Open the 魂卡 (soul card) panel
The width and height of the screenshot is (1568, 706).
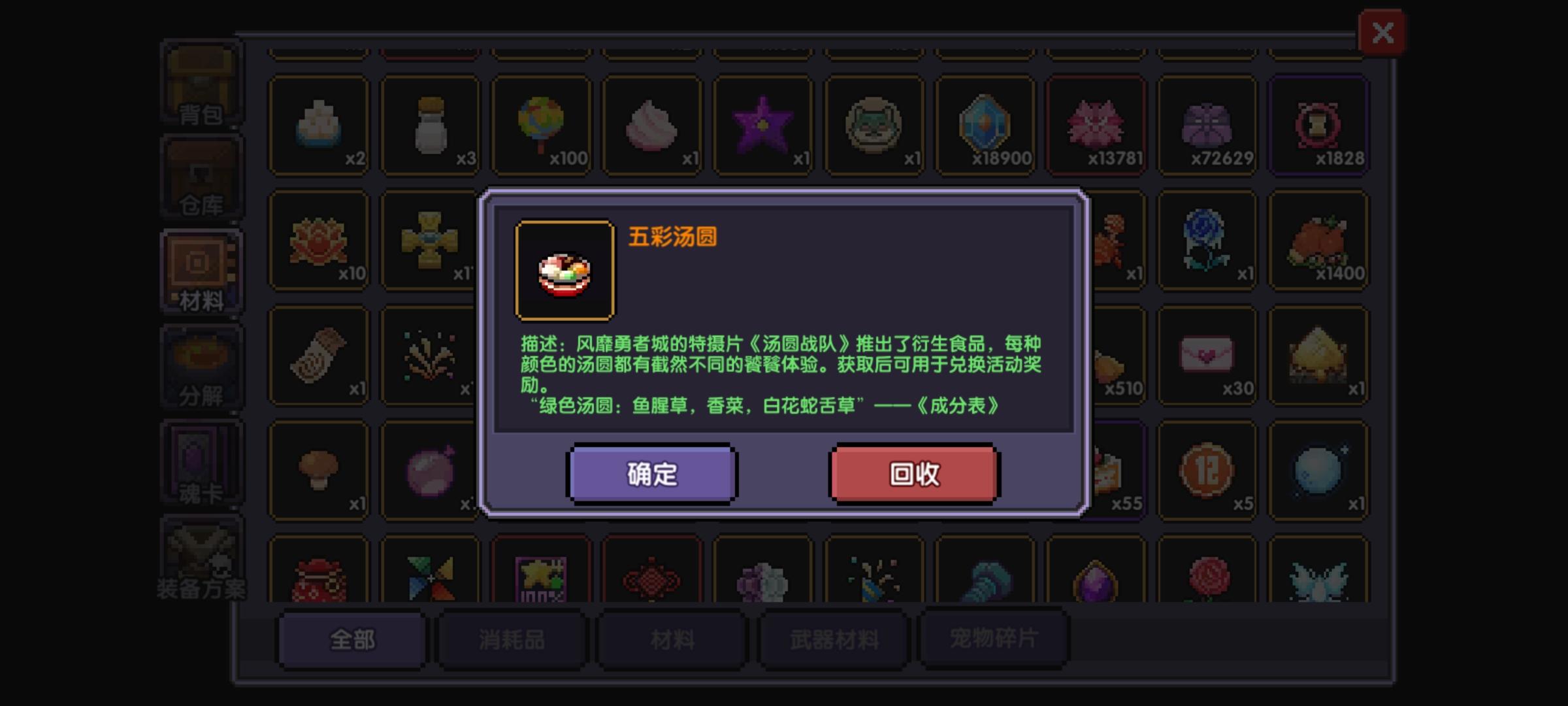[x=200, y=461]
